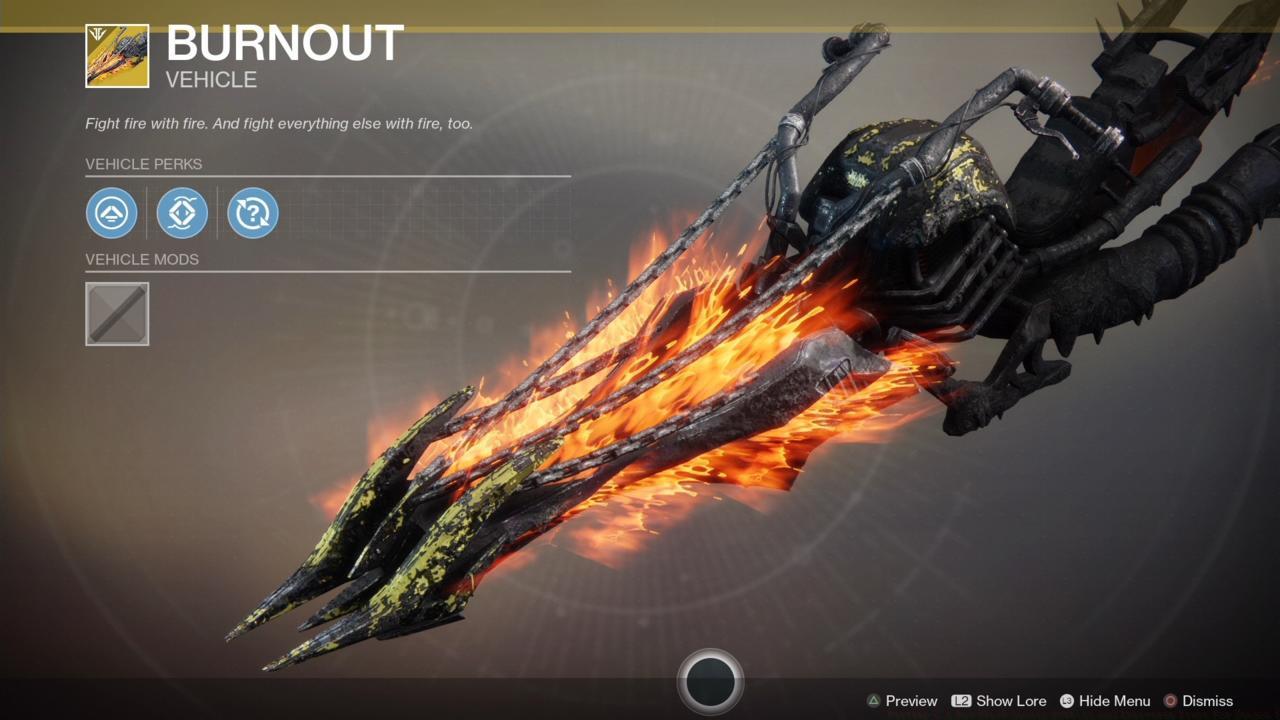Click the L3 button icon beside Hide Menu
This screenshot has height=720, width=1280.
pyautogui.click(x=1069, y=701)
